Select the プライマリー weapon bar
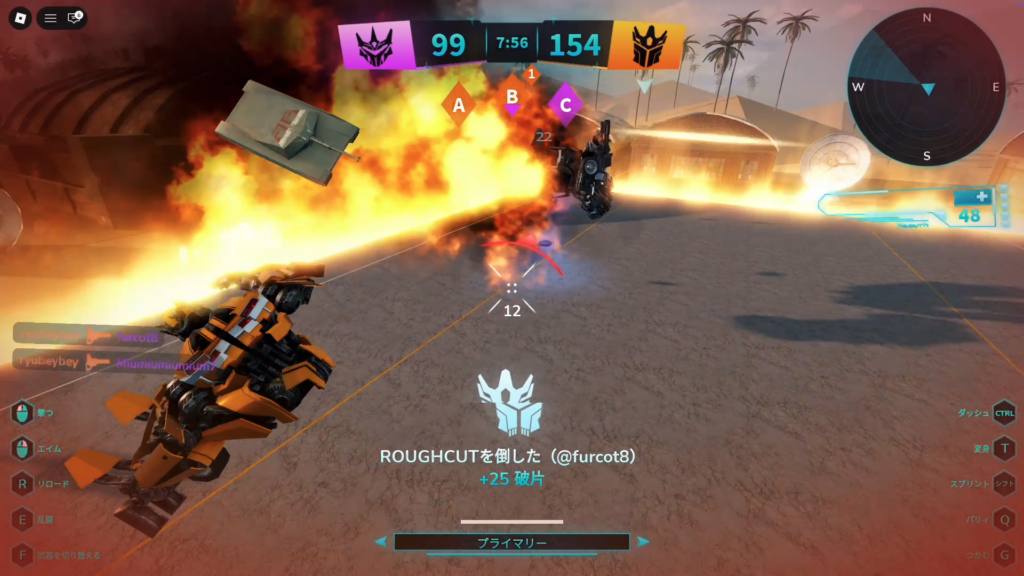This screenshot has width=1024, height=576. 511,542
